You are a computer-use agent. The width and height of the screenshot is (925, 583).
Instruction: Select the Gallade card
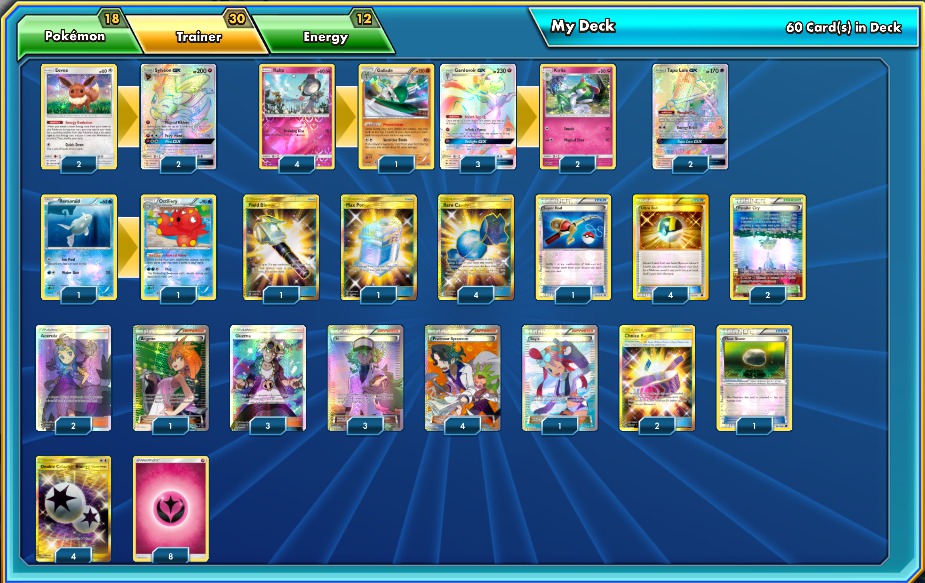tap(396, 113)
